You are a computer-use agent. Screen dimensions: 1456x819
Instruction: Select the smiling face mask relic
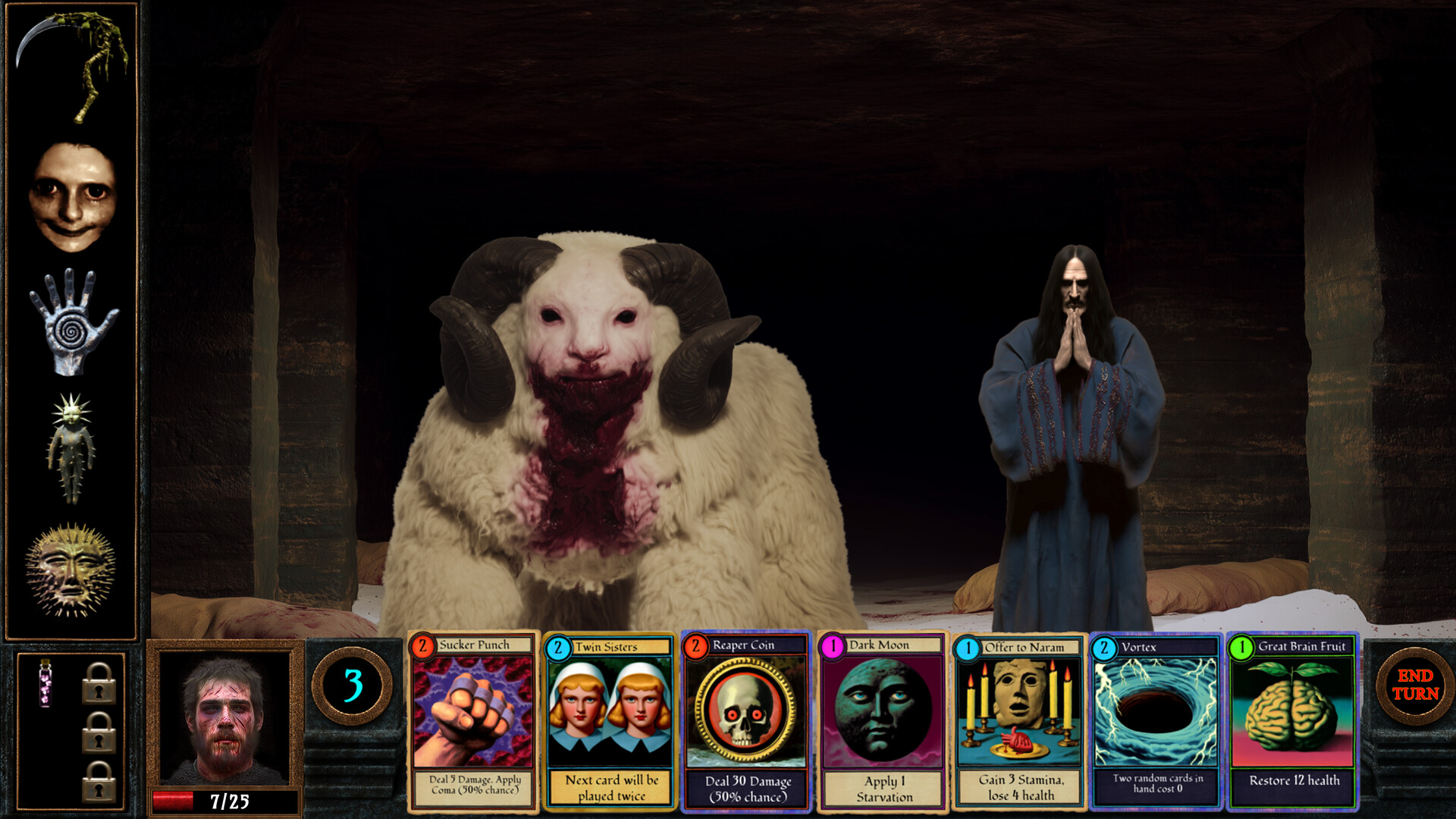pos(72,197)
